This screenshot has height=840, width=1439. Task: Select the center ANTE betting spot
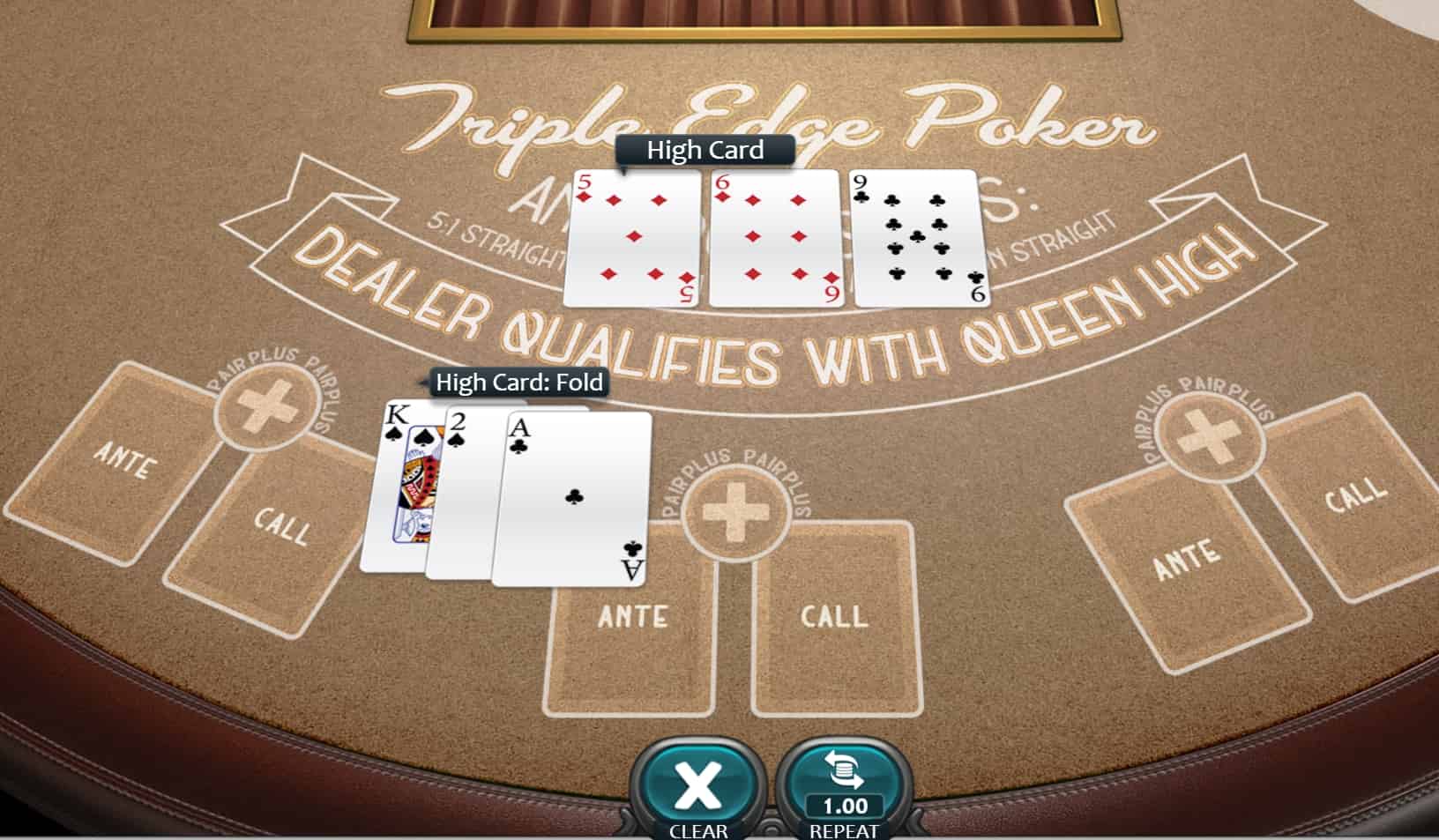tap(631, 617)
